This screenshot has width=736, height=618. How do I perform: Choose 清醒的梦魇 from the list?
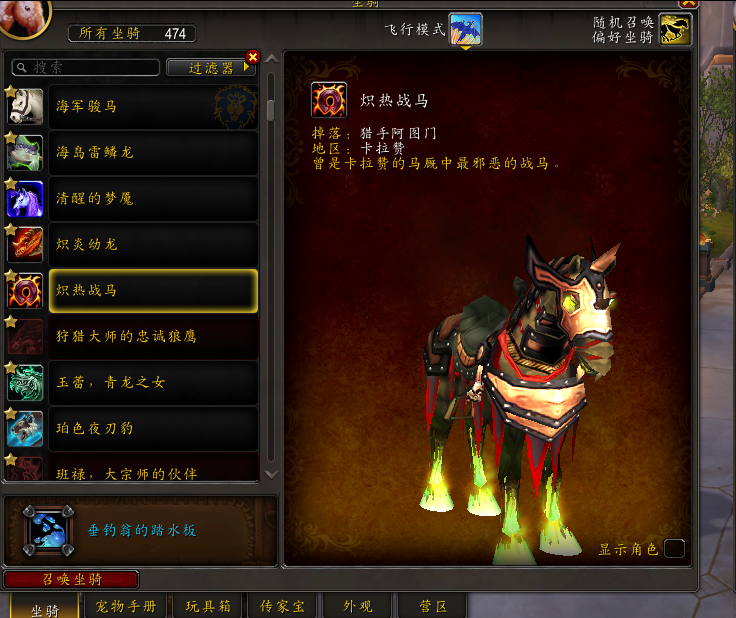point(152,198)
